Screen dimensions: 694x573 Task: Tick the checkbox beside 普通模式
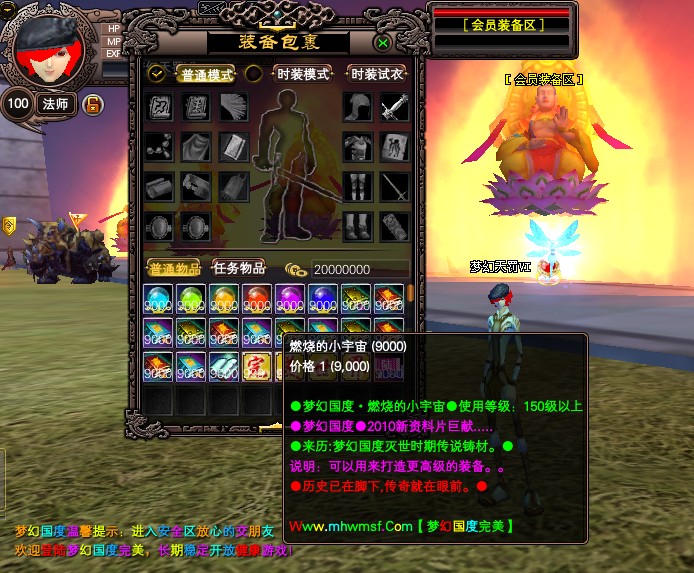coord(157,73)
